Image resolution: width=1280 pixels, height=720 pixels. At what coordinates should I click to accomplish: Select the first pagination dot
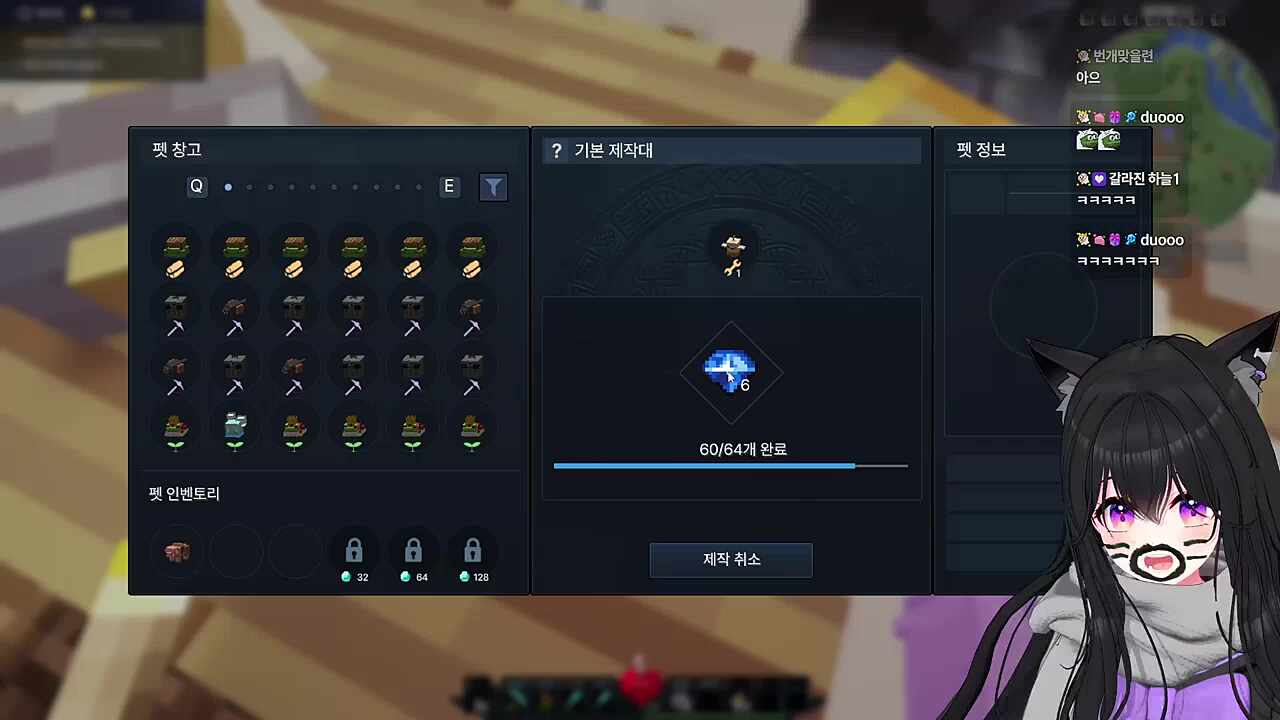tap(228, 187)
